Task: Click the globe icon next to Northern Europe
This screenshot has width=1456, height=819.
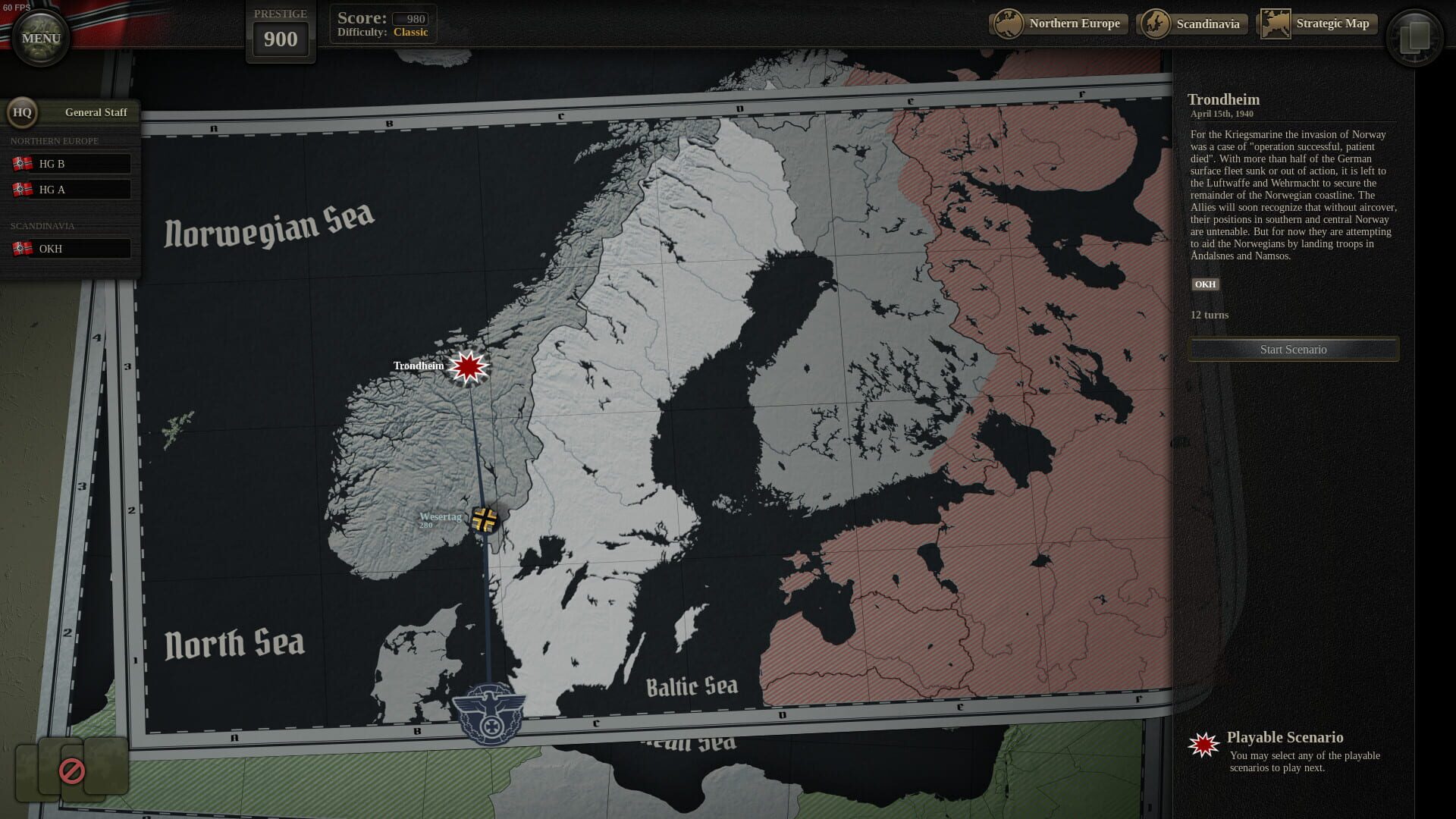Action: 1009,24
